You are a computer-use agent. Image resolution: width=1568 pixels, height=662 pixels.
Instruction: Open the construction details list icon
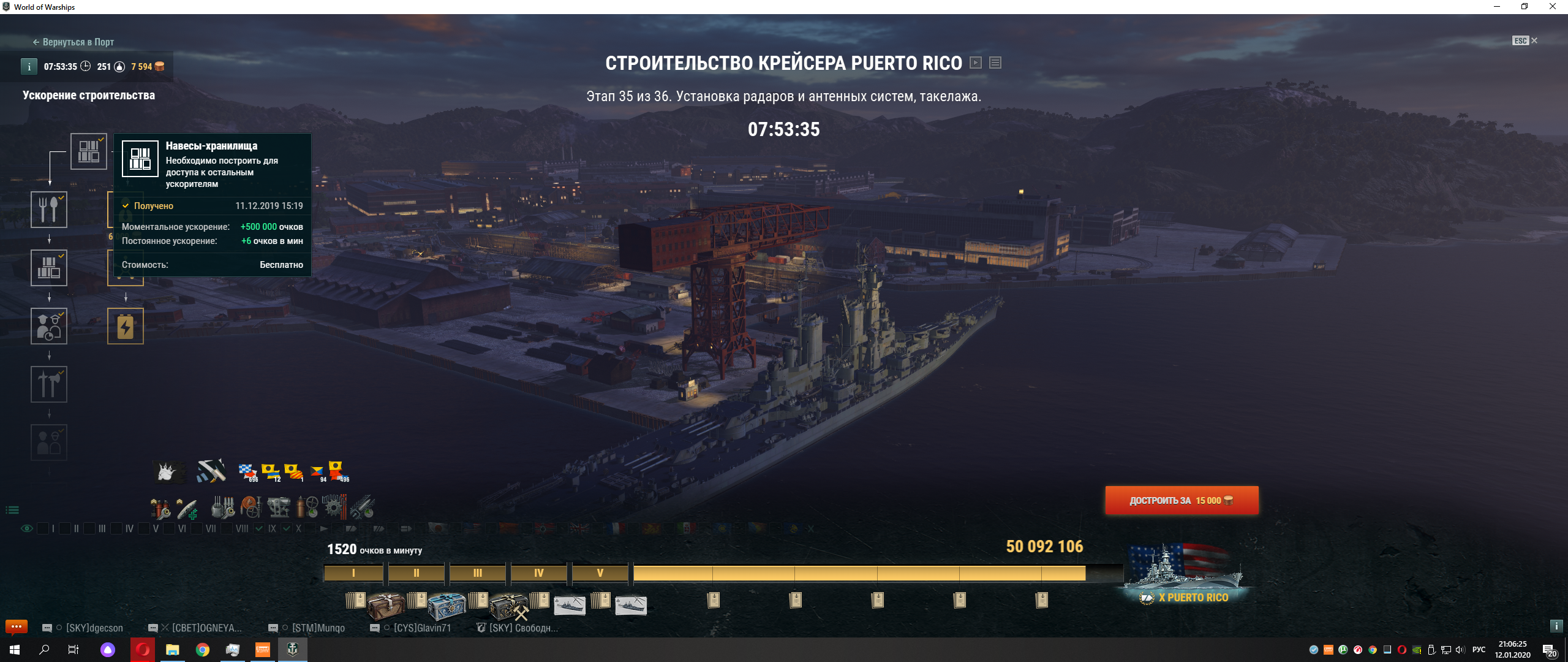tap(995, 63)
